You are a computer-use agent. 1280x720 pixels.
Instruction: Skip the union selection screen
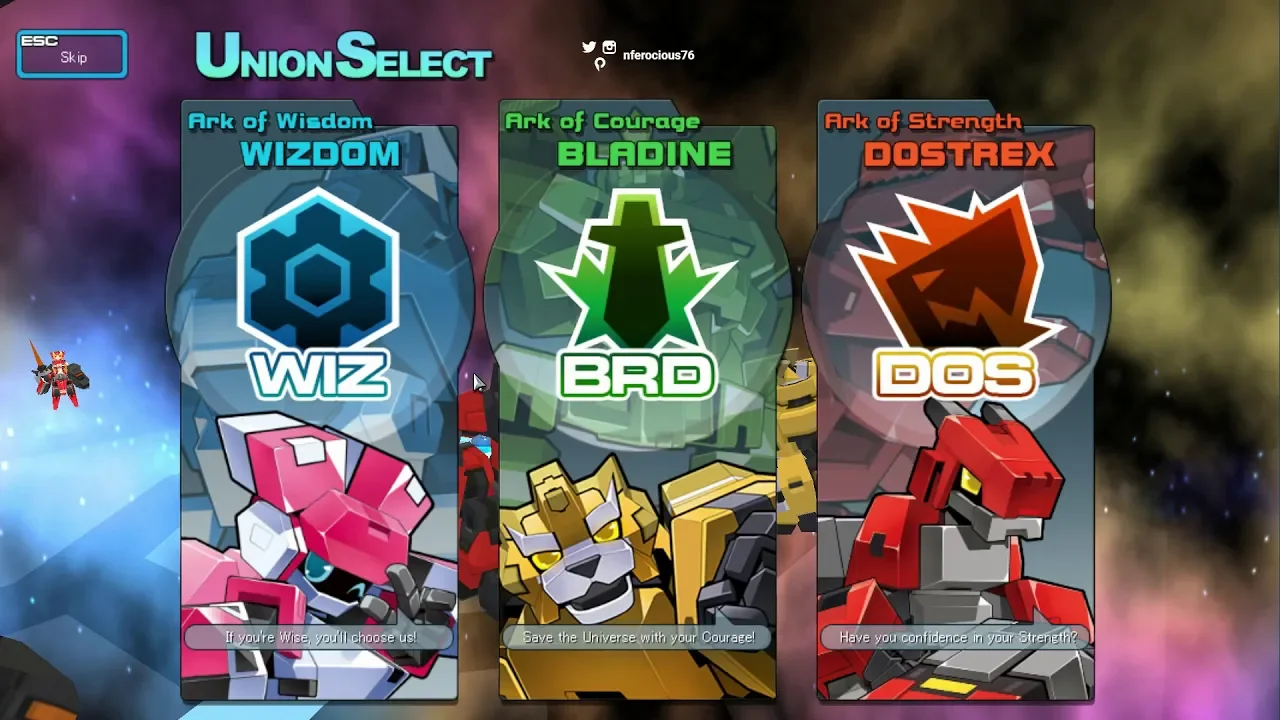point(72,54)
